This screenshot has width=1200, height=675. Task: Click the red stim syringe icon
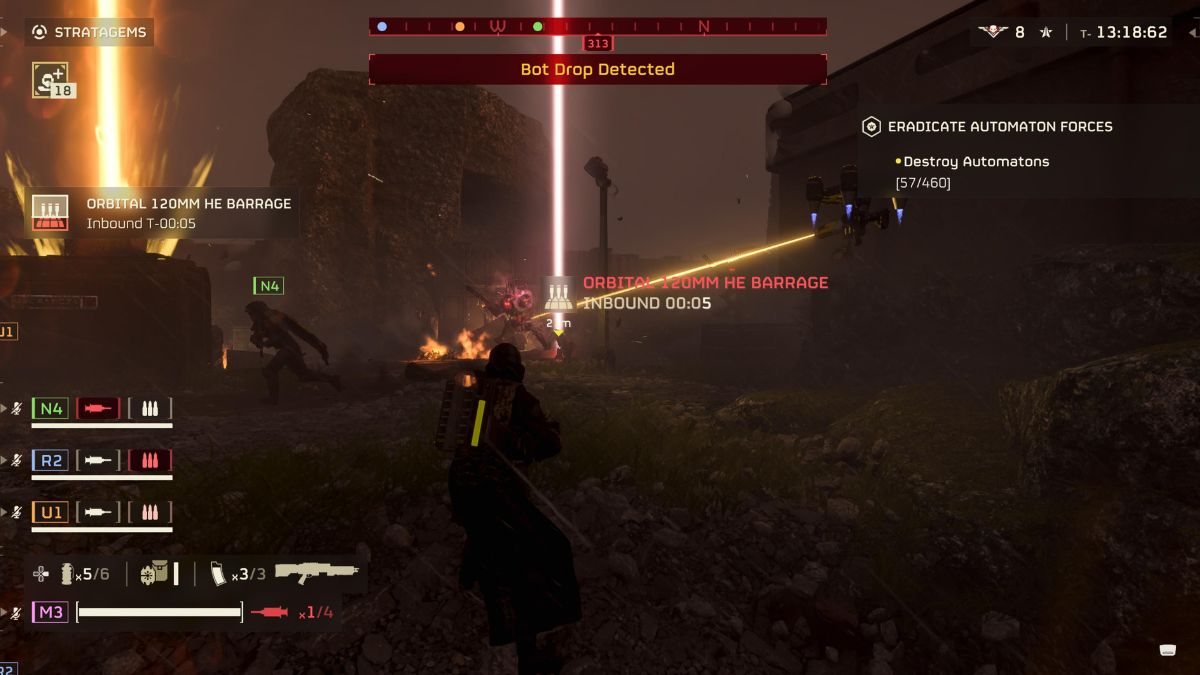point(270,612)
